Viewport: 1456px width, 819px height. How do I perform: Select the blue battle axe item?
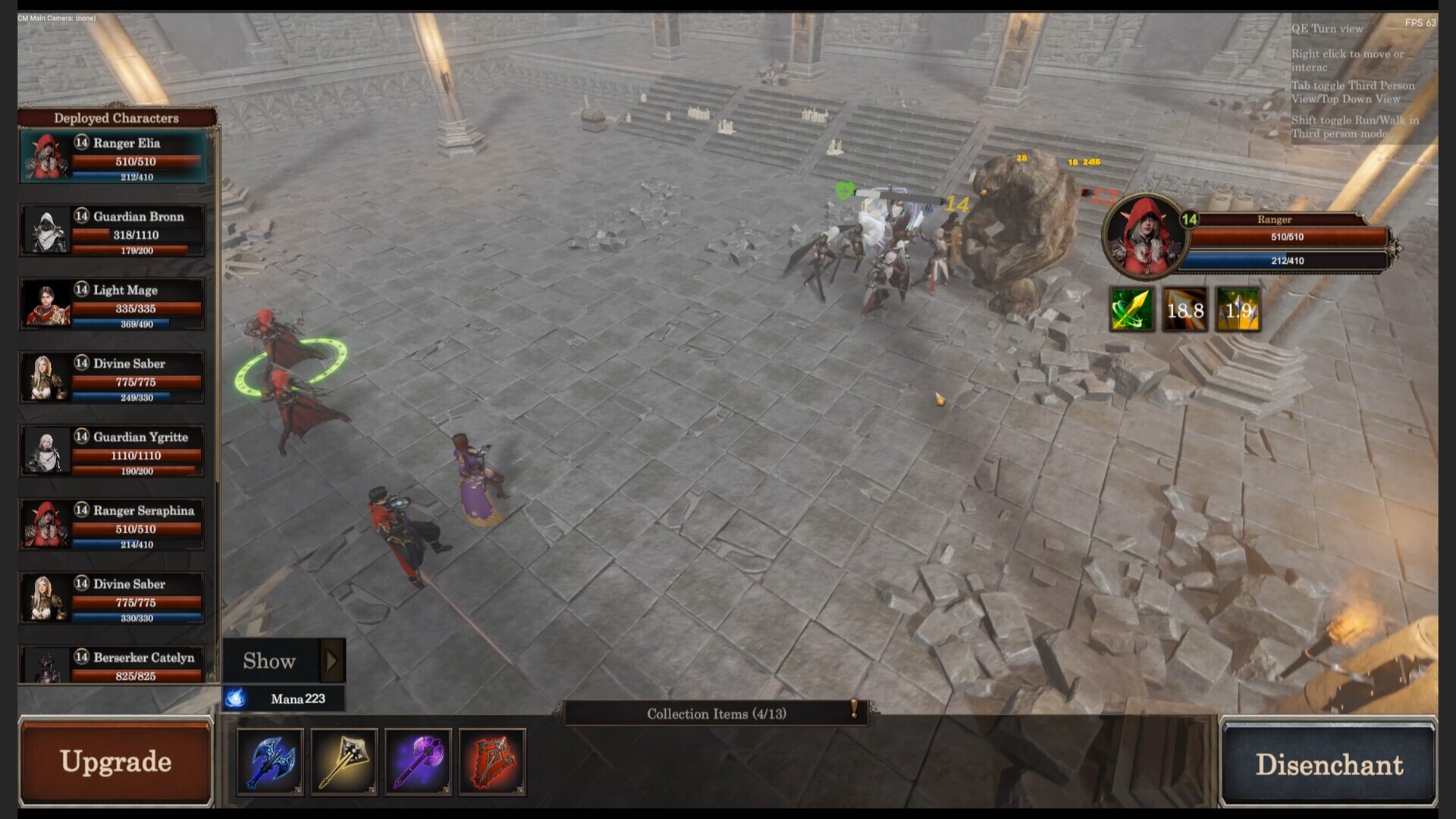270,762
